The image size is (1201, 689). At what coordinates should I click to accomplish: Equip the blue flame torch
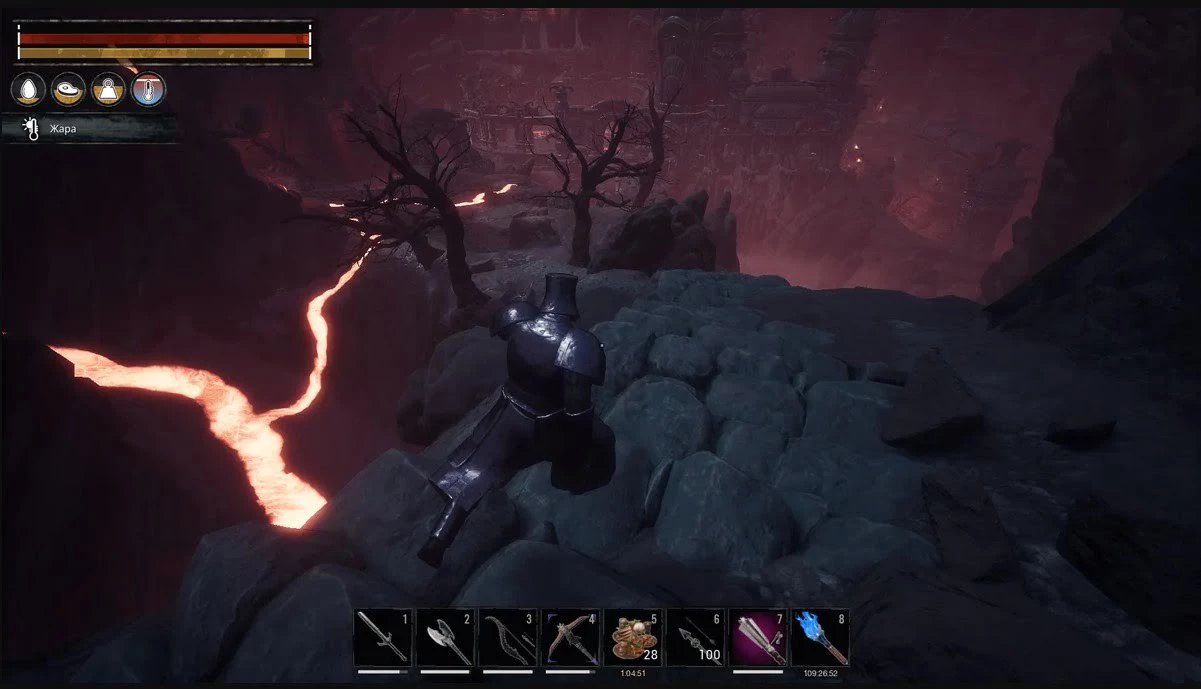tap(820, 637)
